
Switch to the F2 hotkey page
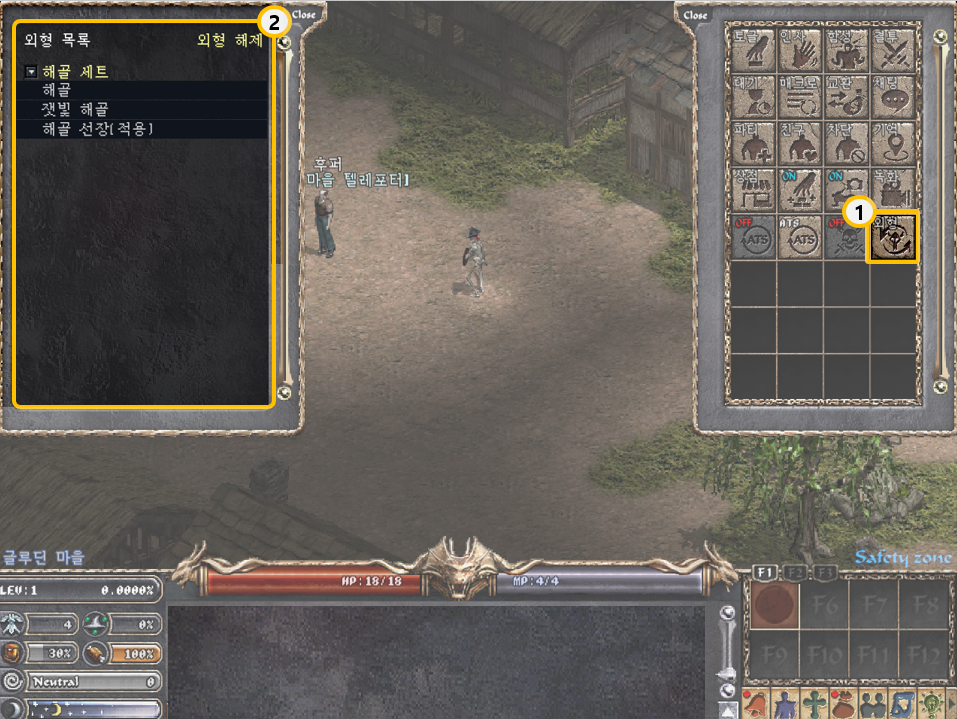pyautogui.click(x=795, y=572)
